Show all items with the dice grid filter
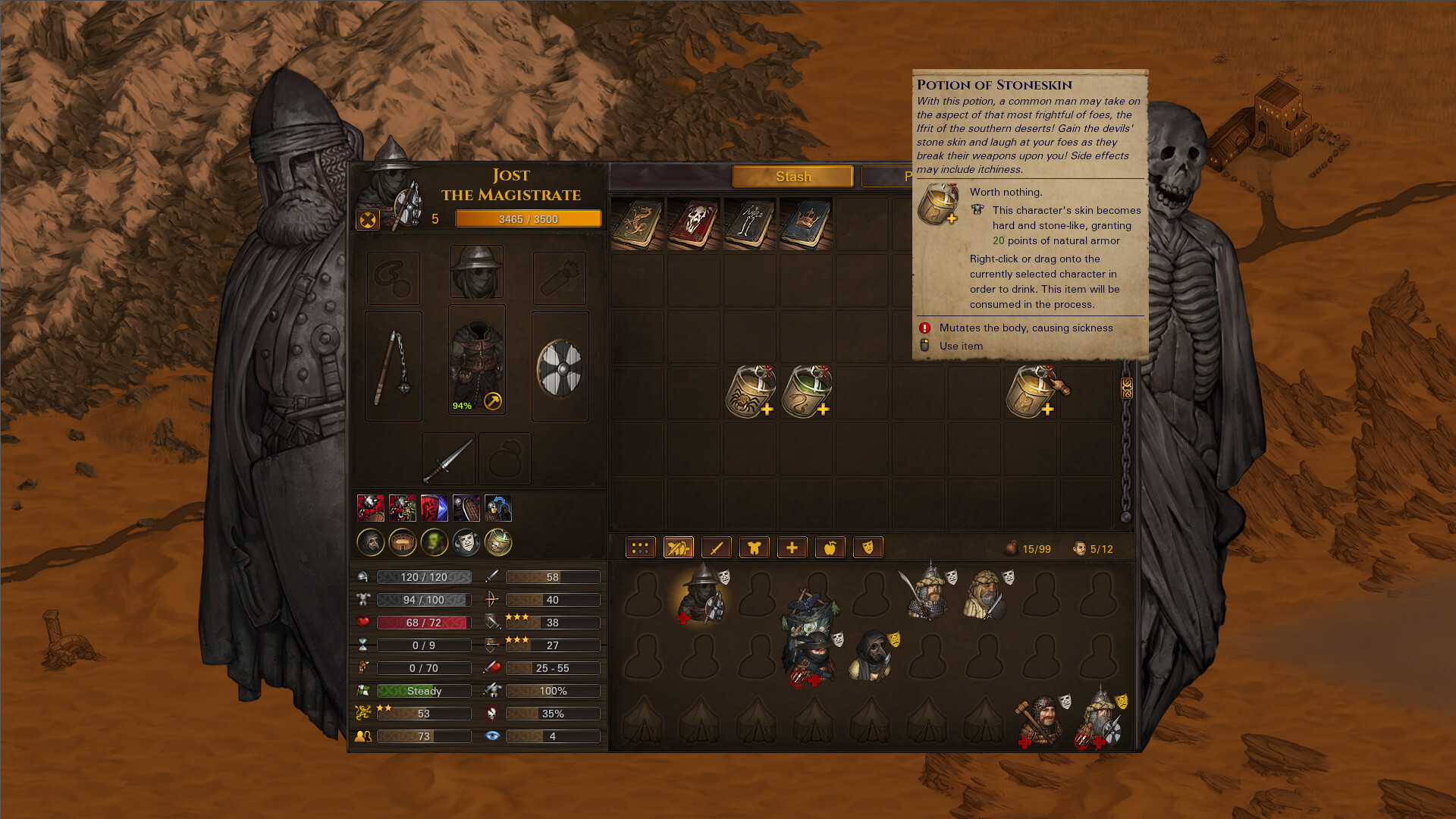This screenshot has height=819, width=1456. [641, 547]
